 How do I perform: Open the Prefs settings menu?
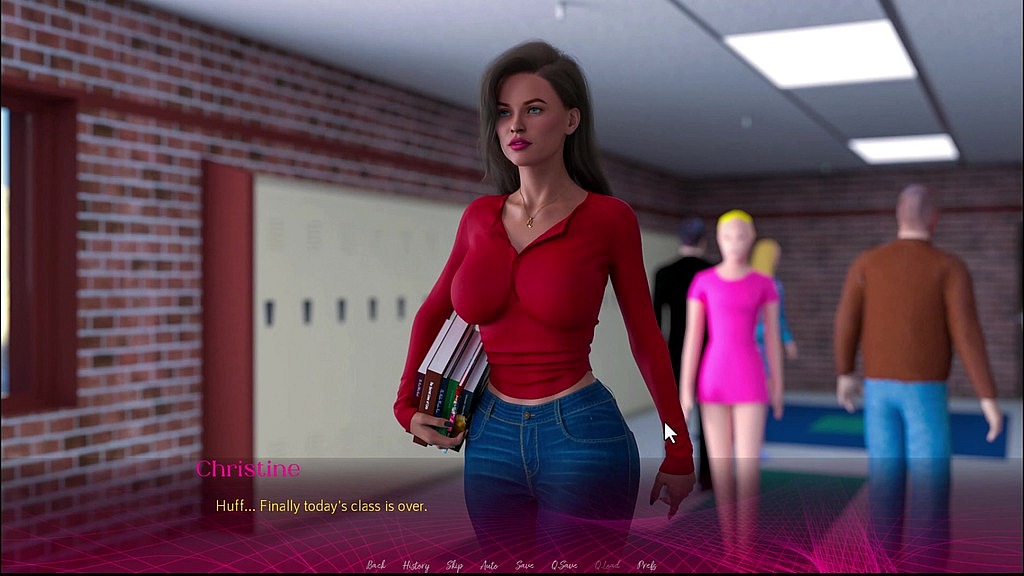coord(647,565)
